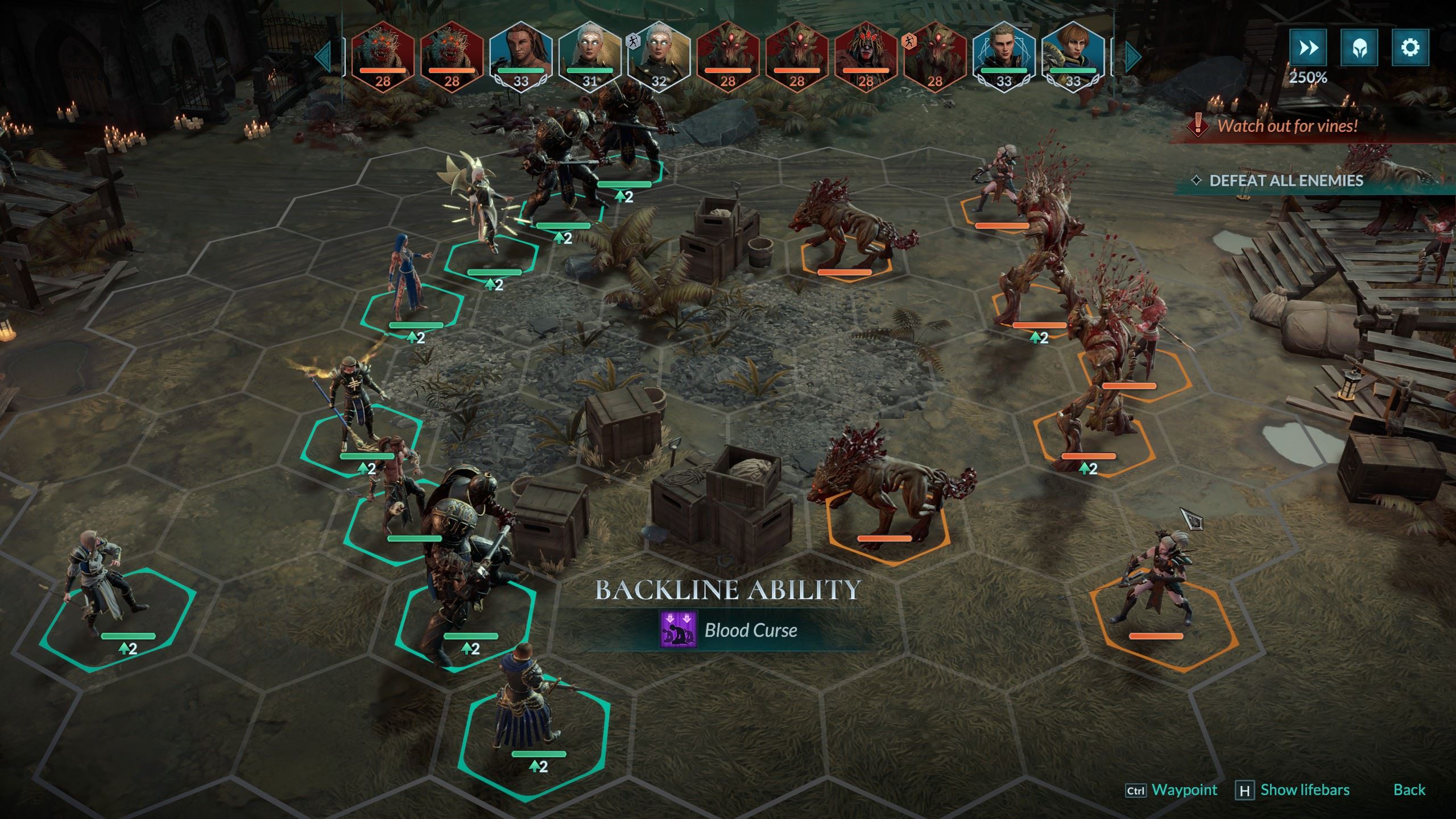Toggle the fast-forward battle speed button
Screen dimensions: 1456x819
1308,48
